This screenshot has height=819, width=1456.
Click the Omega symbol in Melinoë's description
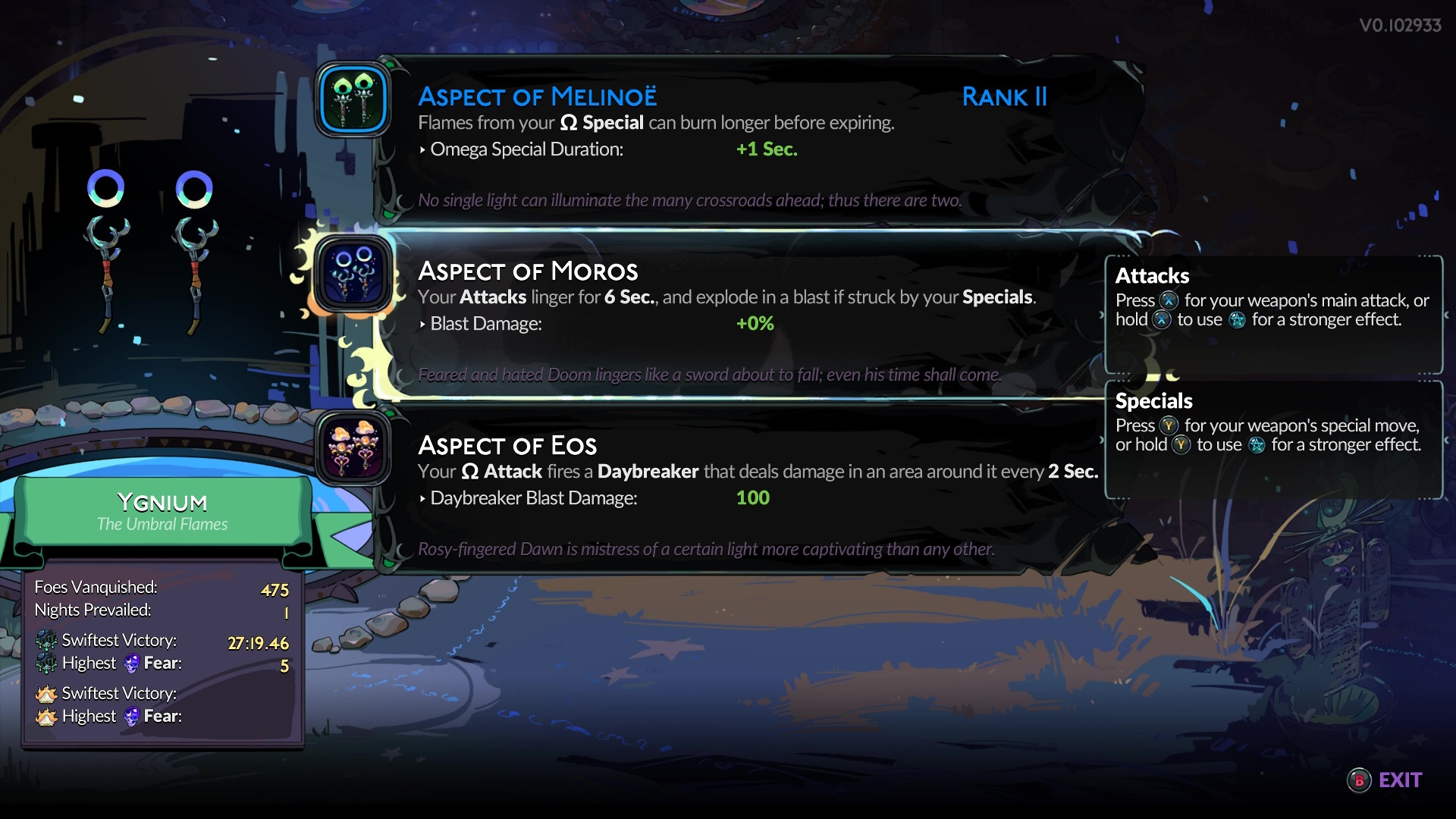pos(567,122)
